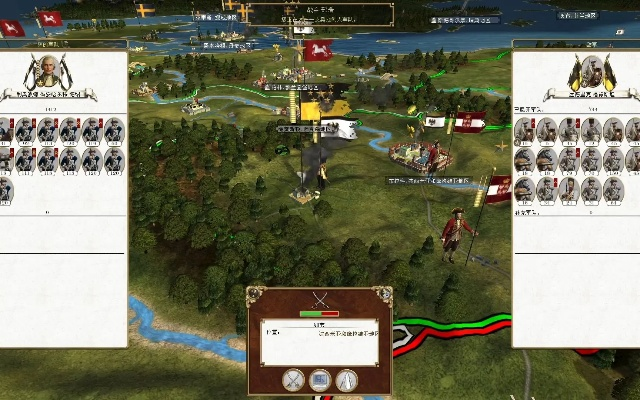Fight the battle with crossed swords button
Screen dimensions: 640x400
[x=293, y=379]
